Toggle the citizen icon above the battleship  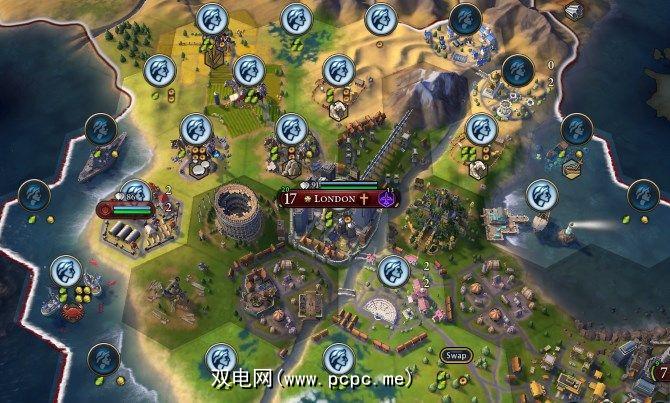click(x=101, y=129)
